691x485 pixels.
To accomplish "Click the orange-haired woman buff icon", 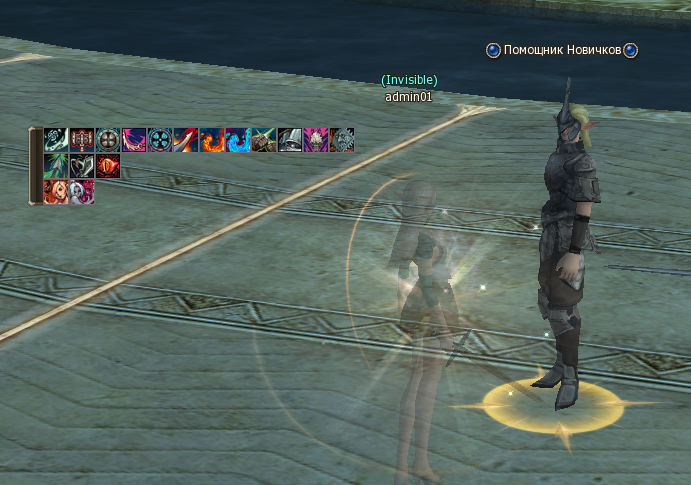I will [56, 192].
